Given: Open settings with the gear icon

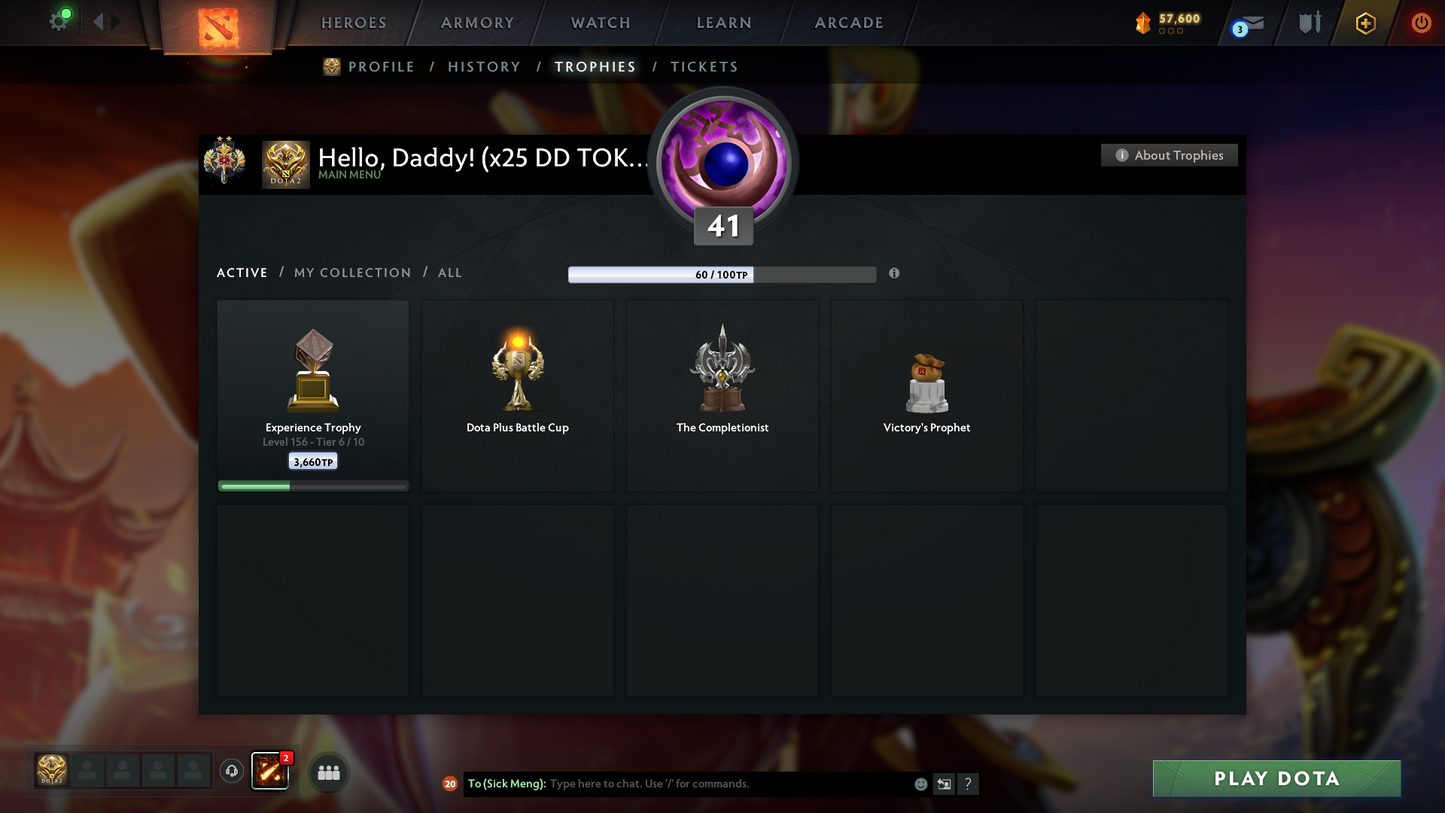Looking at the screenshot, I should point(58,20).
